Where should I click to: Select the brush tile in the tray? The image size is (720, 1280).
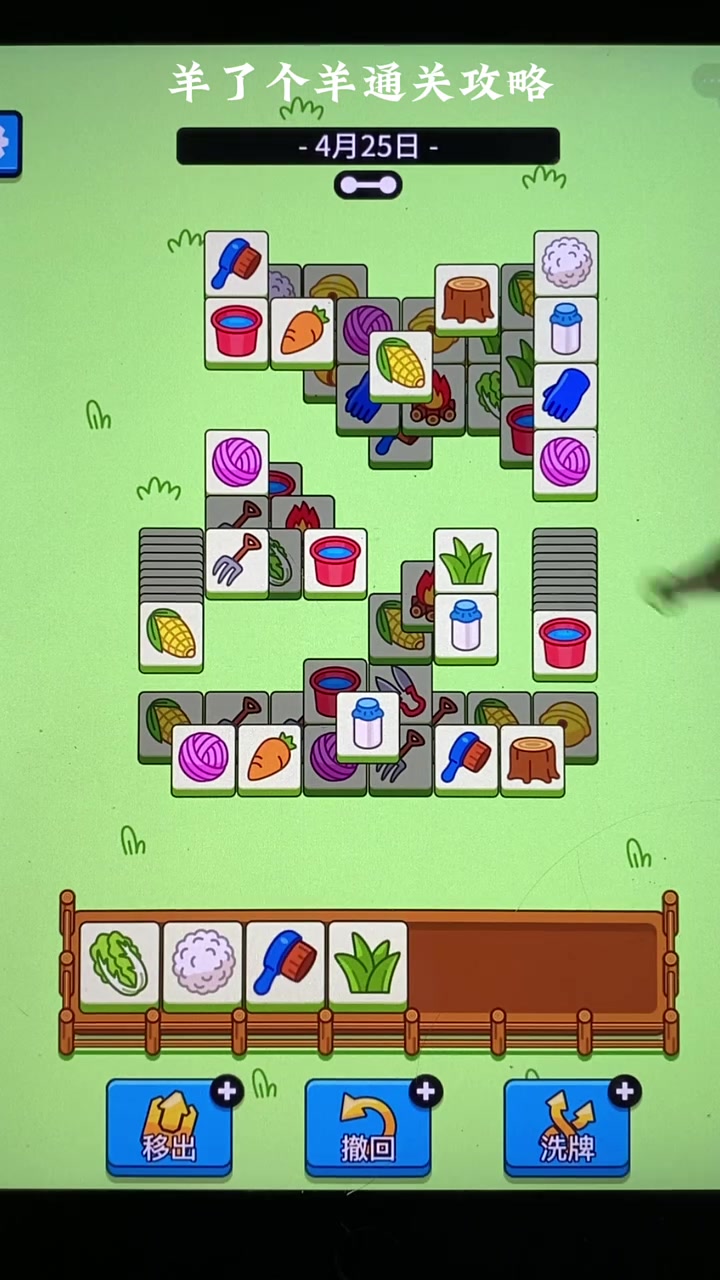point(285,963)
